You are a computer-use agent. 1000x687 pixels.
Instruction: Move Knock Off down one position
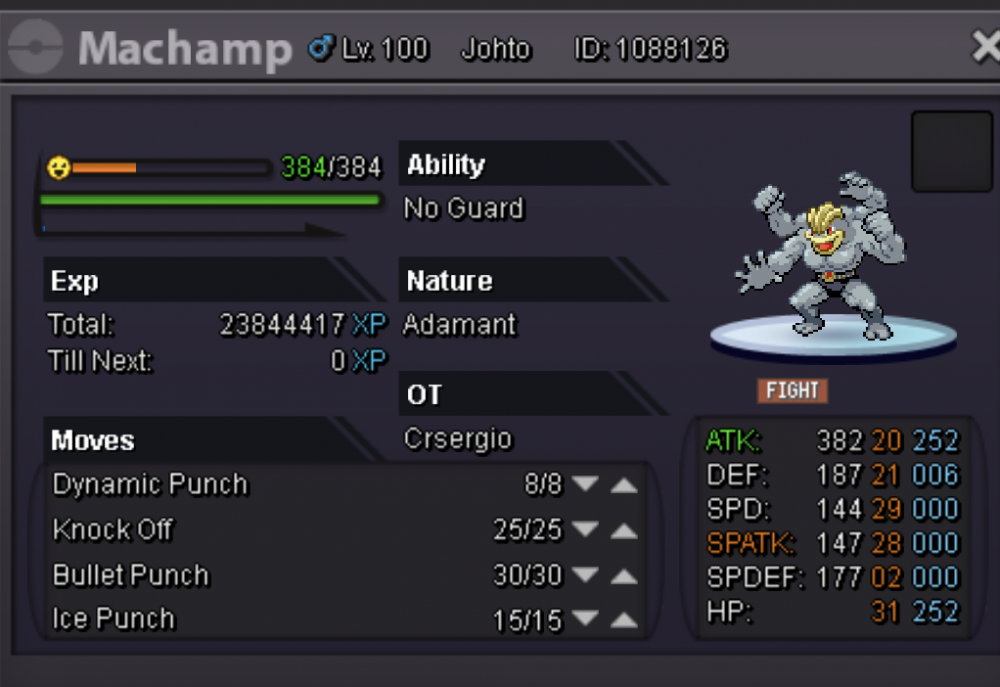[x=586, y=530]
